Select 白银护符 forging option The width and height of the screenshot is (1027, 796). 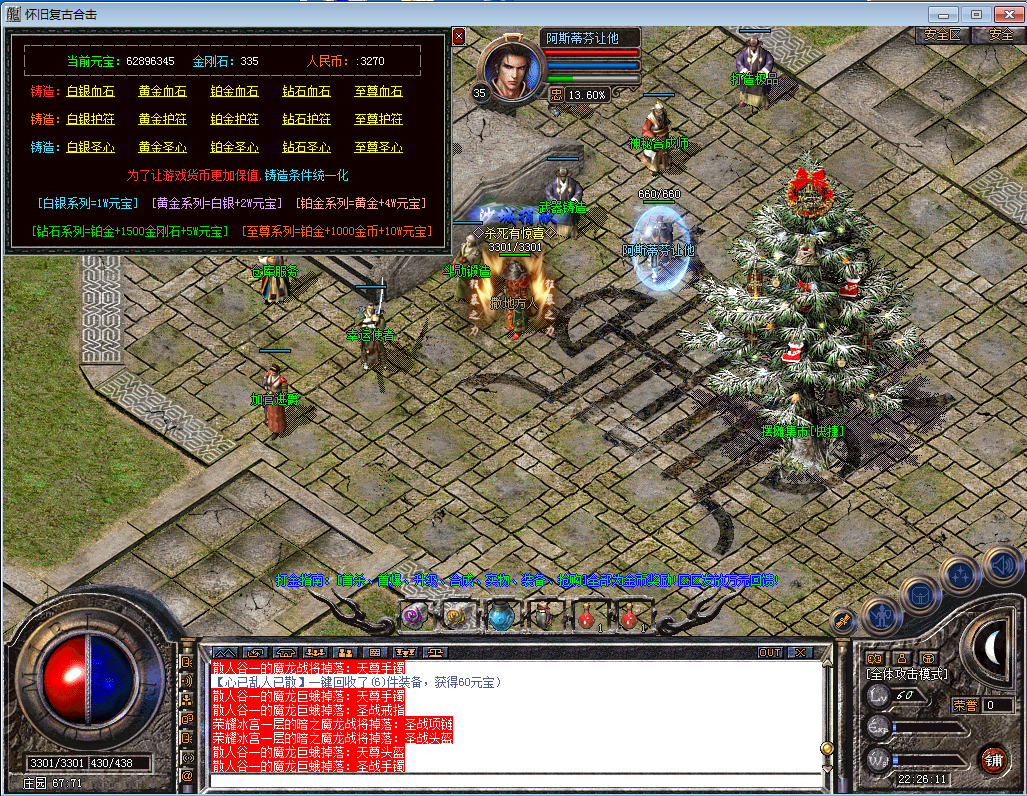coord(90,120)
